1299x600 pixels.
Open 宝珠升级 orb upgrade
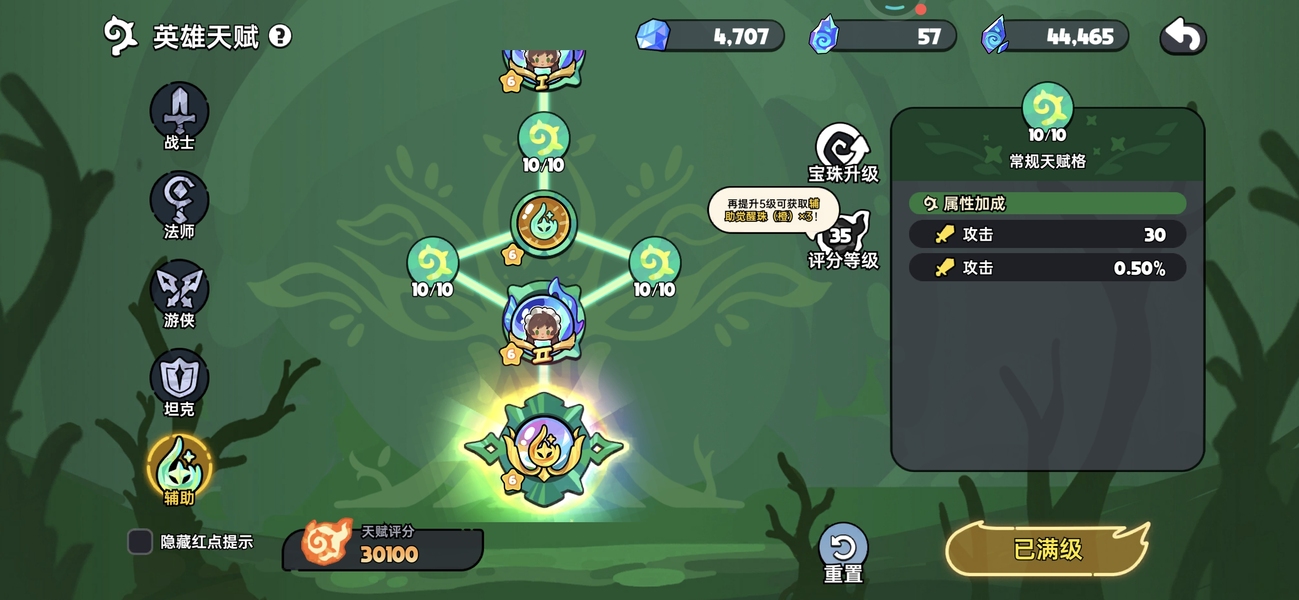click(843, 150)
